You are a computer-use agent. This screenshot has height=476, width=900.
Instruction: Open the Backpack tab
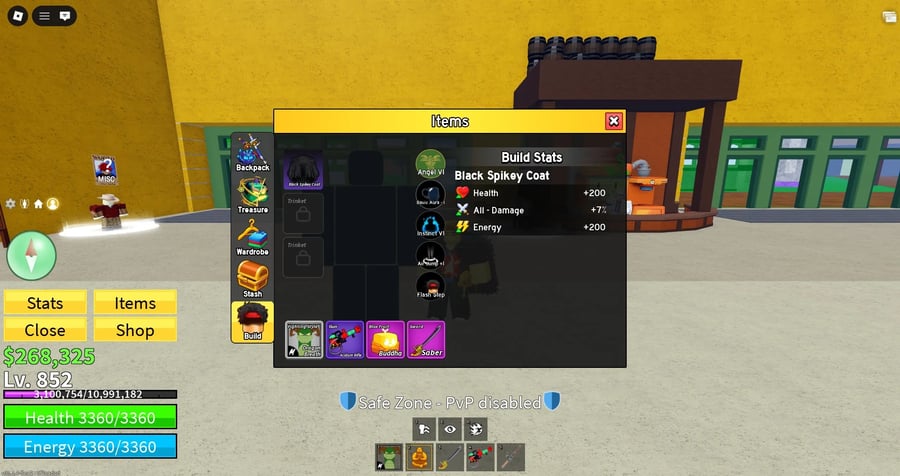(x=252, y=153)
